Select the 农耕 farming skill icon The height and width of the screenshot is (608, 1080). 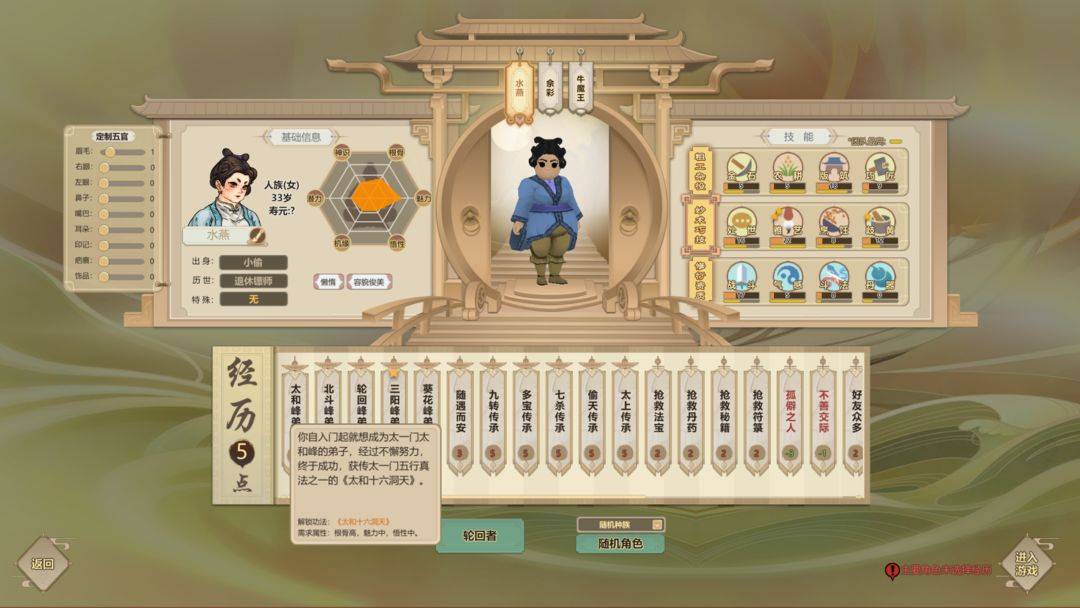[786, 168]
